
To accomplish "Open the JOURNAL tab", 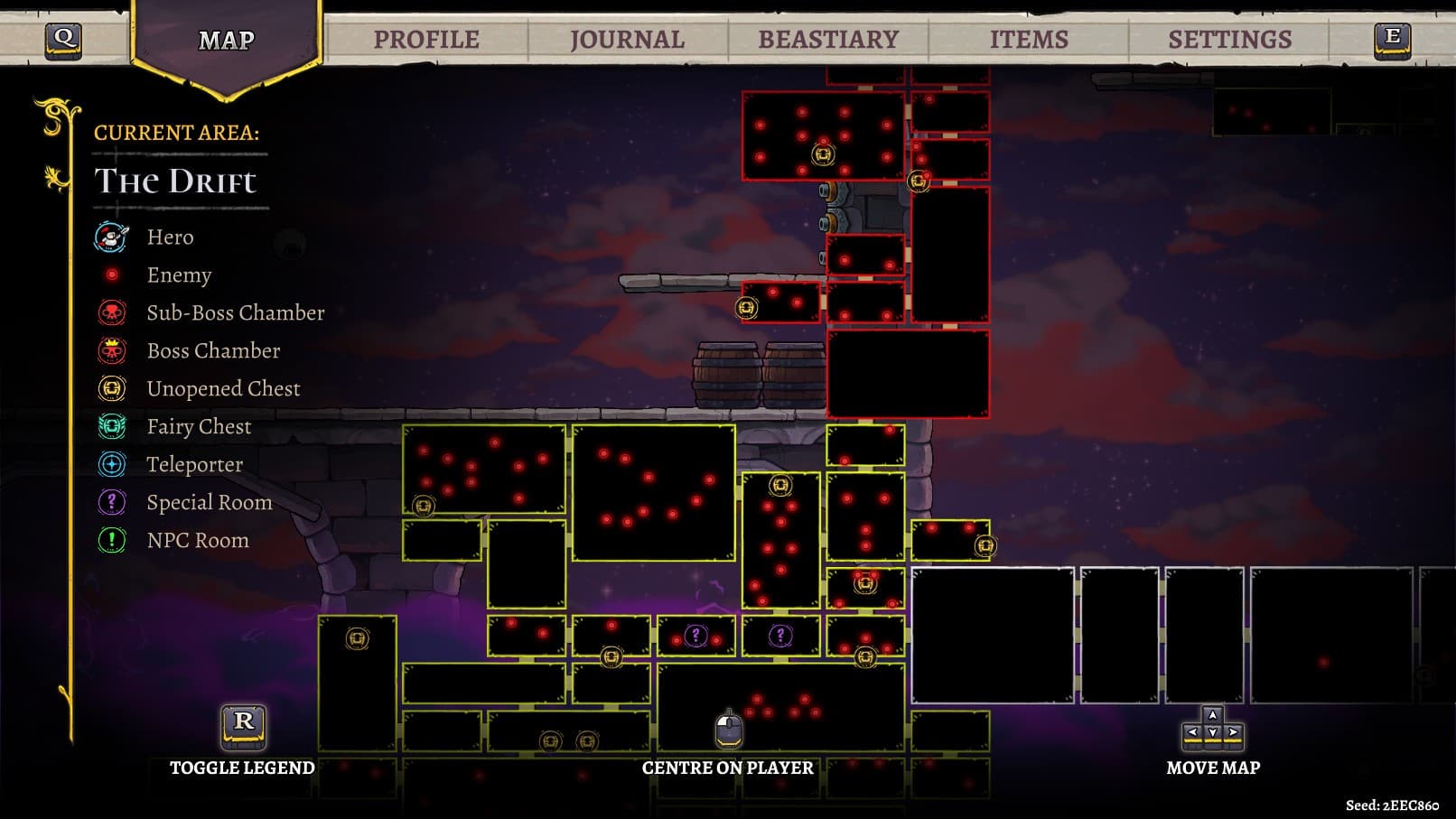I will (625, 39).
